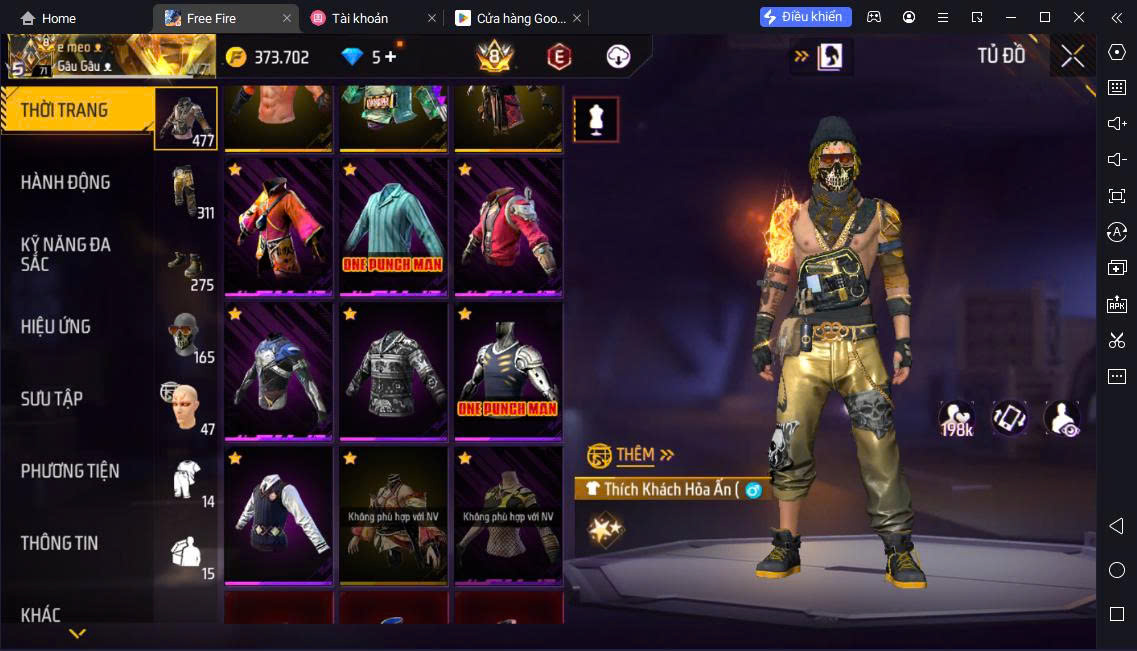Open the mannequin outfit preview button

(x=596, y=120)
